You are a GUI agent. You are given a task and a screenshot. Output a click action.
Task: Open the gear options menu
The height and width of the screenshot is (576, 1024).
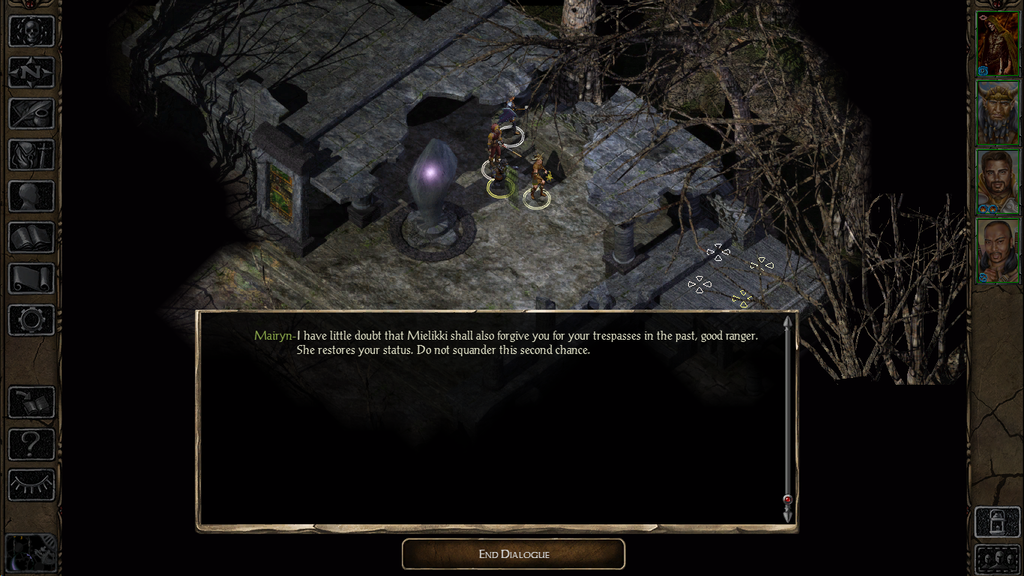pyautogui.click(x=31, y=320)
